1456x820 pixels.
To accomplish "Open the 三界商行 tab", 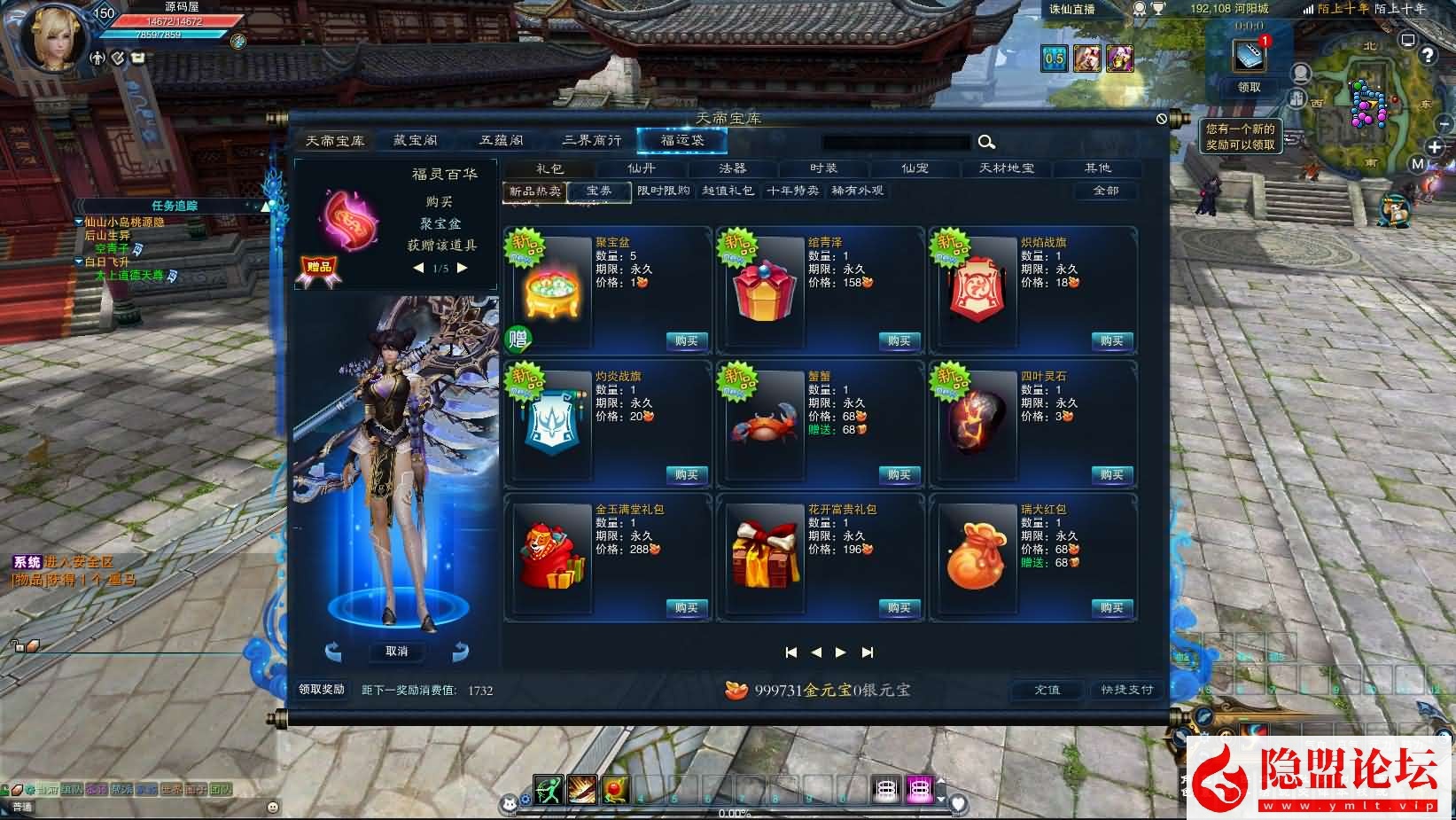I will pyautogui.click(x=591, y=141).
